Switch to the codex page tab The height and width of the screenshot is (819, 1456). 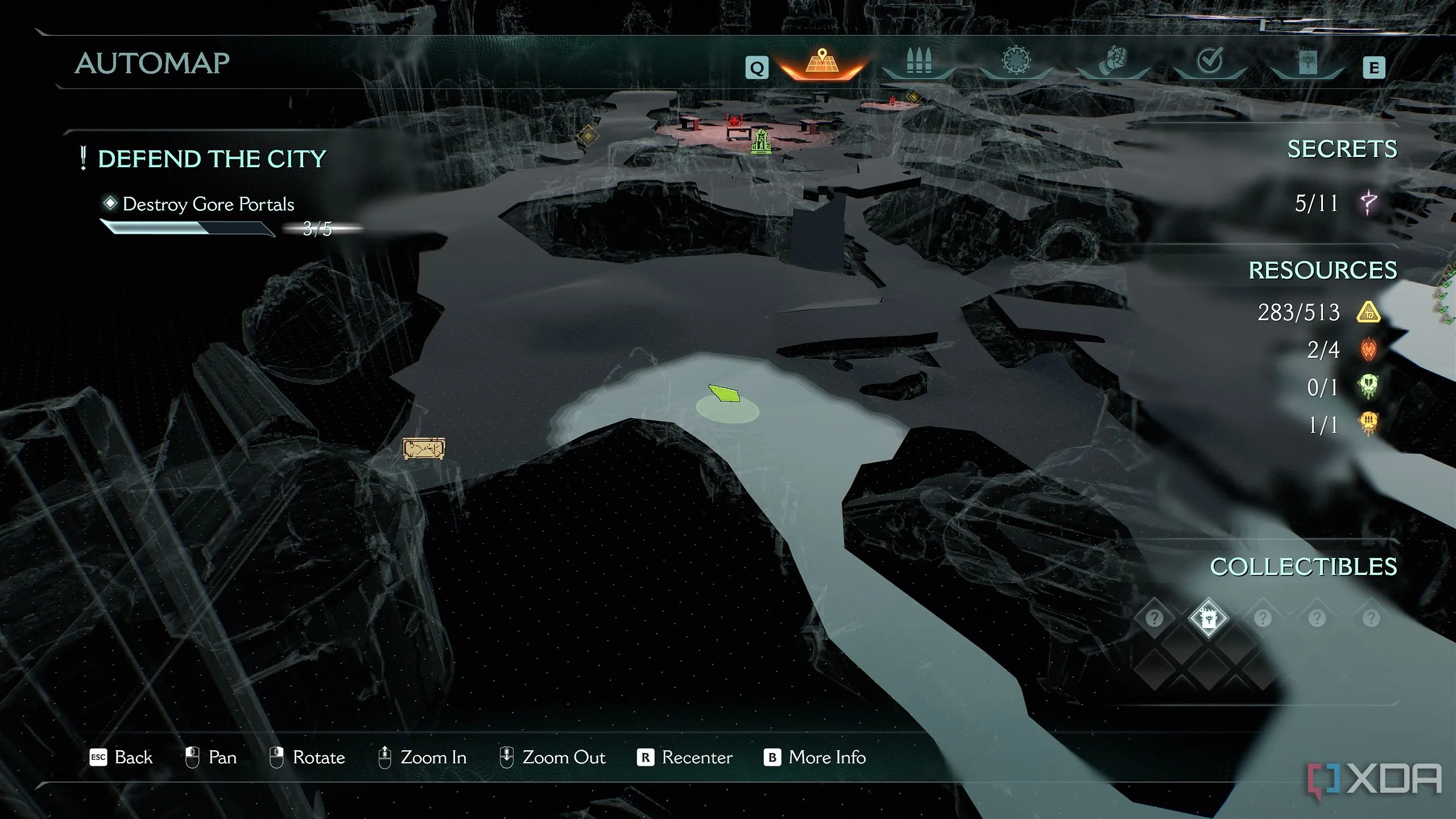click(1308, 63)
